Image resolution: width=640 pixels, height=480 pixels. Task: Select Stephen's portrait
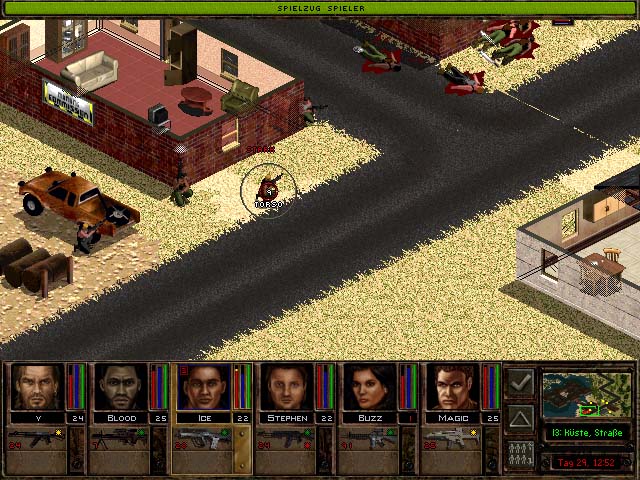[x=288, y=386]
